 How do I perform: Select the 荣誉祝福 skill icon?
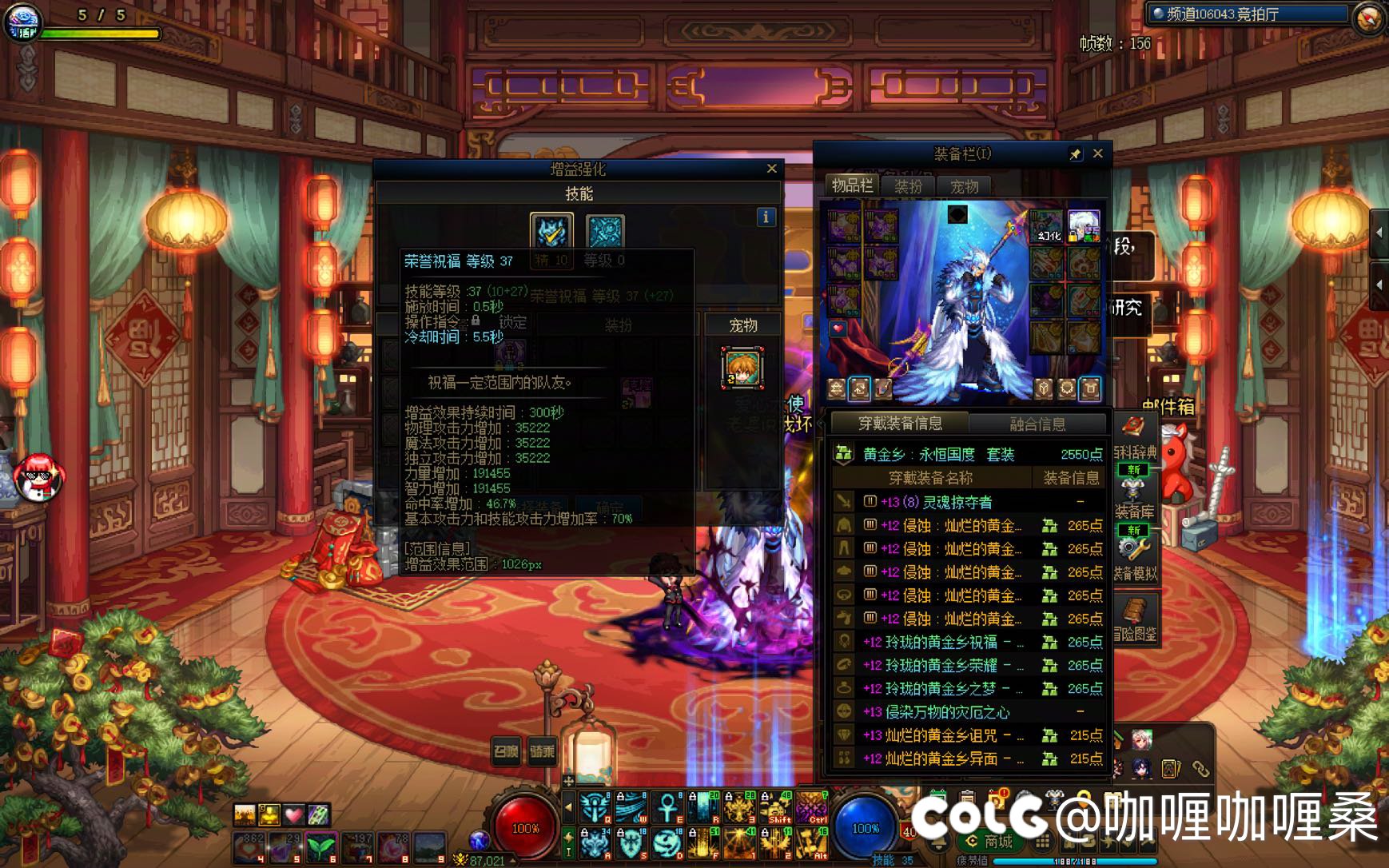click(551, 232)
